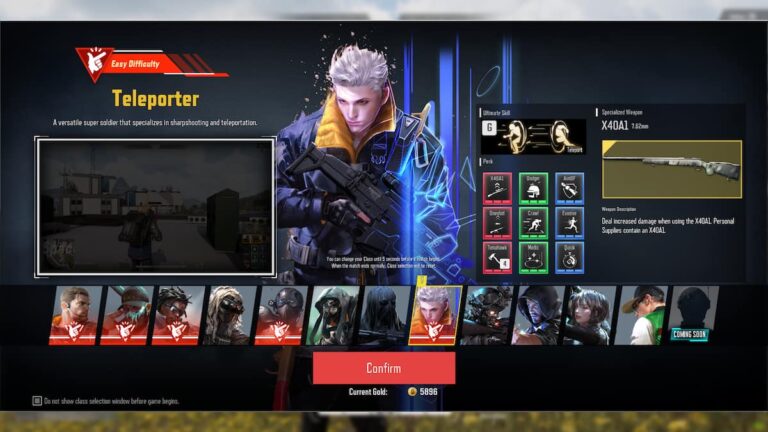Choose the armored helmet soldier class portrait

[486, 315]
